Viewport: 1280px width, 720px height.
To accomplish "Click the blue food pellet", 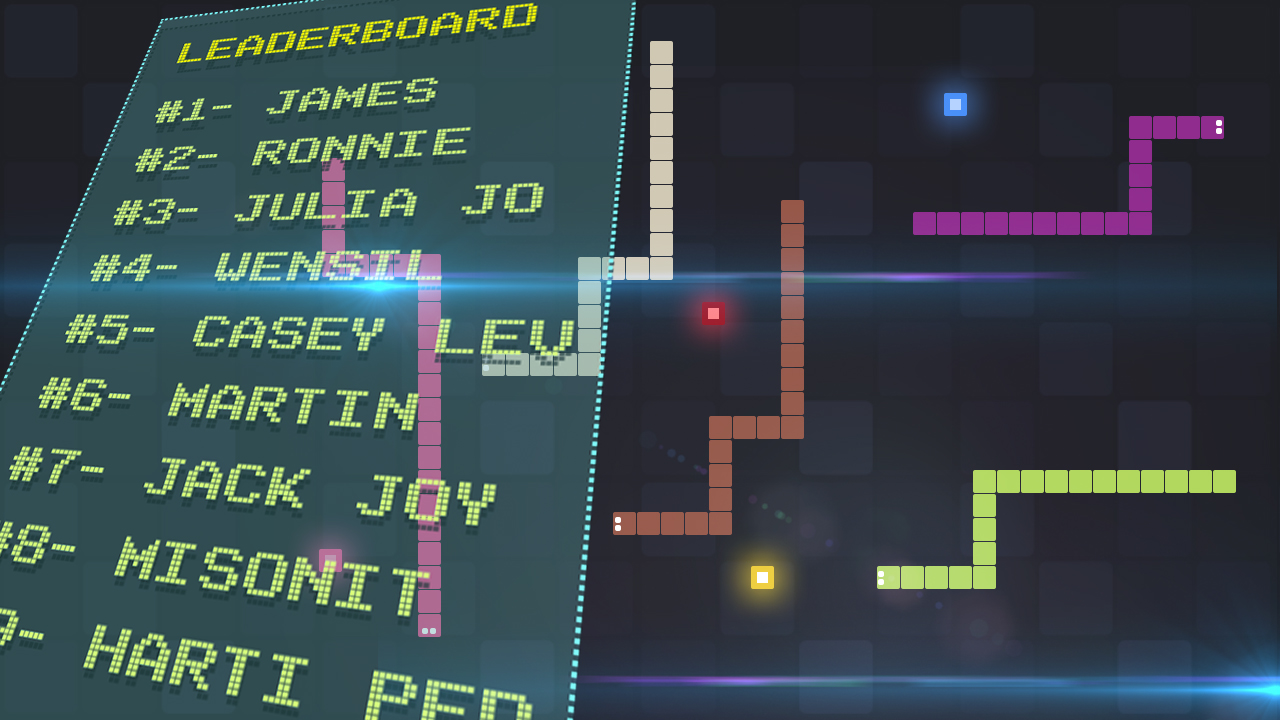I will click(x=954, y=103).
